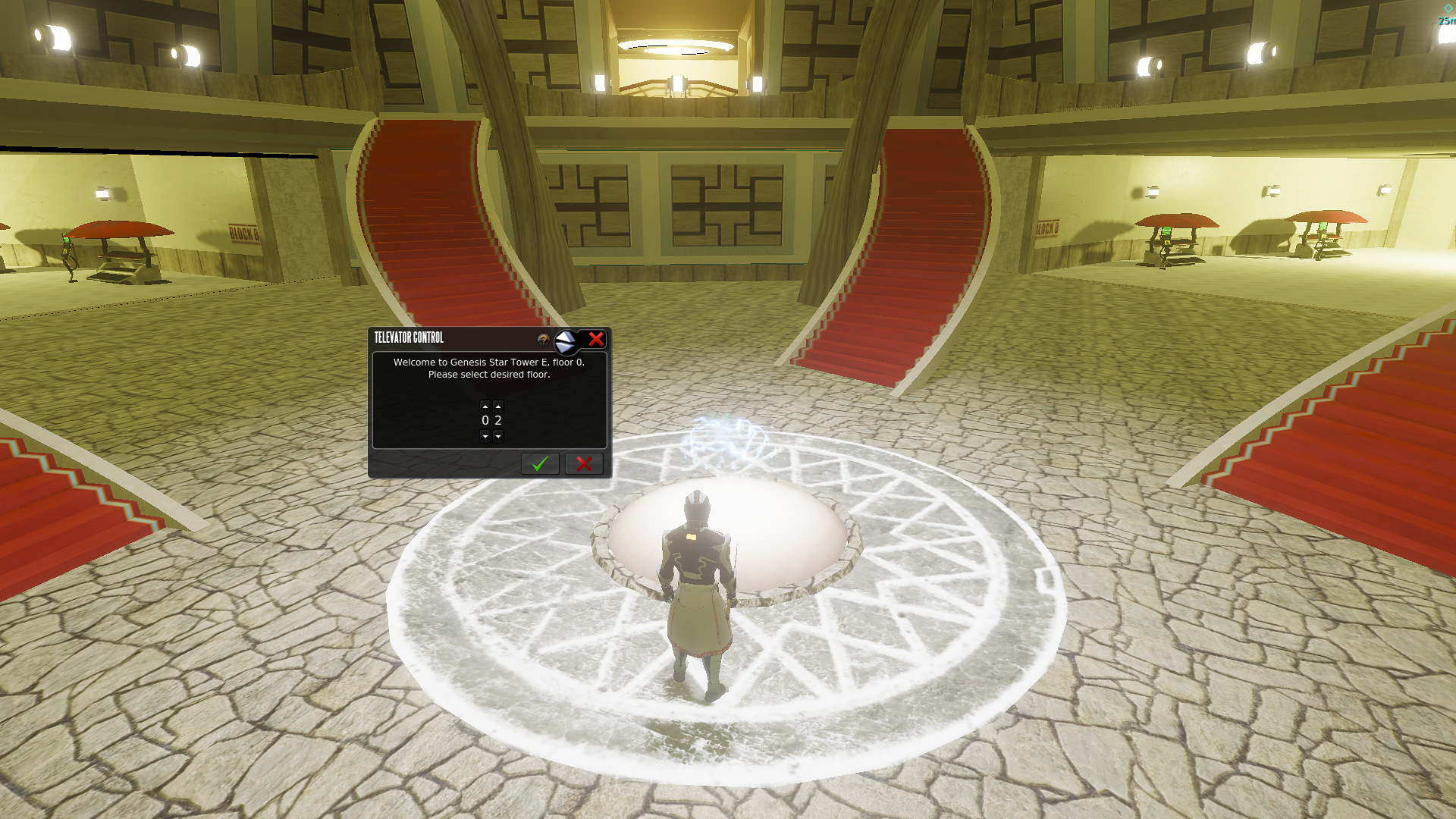Decrease the ones digit of the floor

[498, 436]
